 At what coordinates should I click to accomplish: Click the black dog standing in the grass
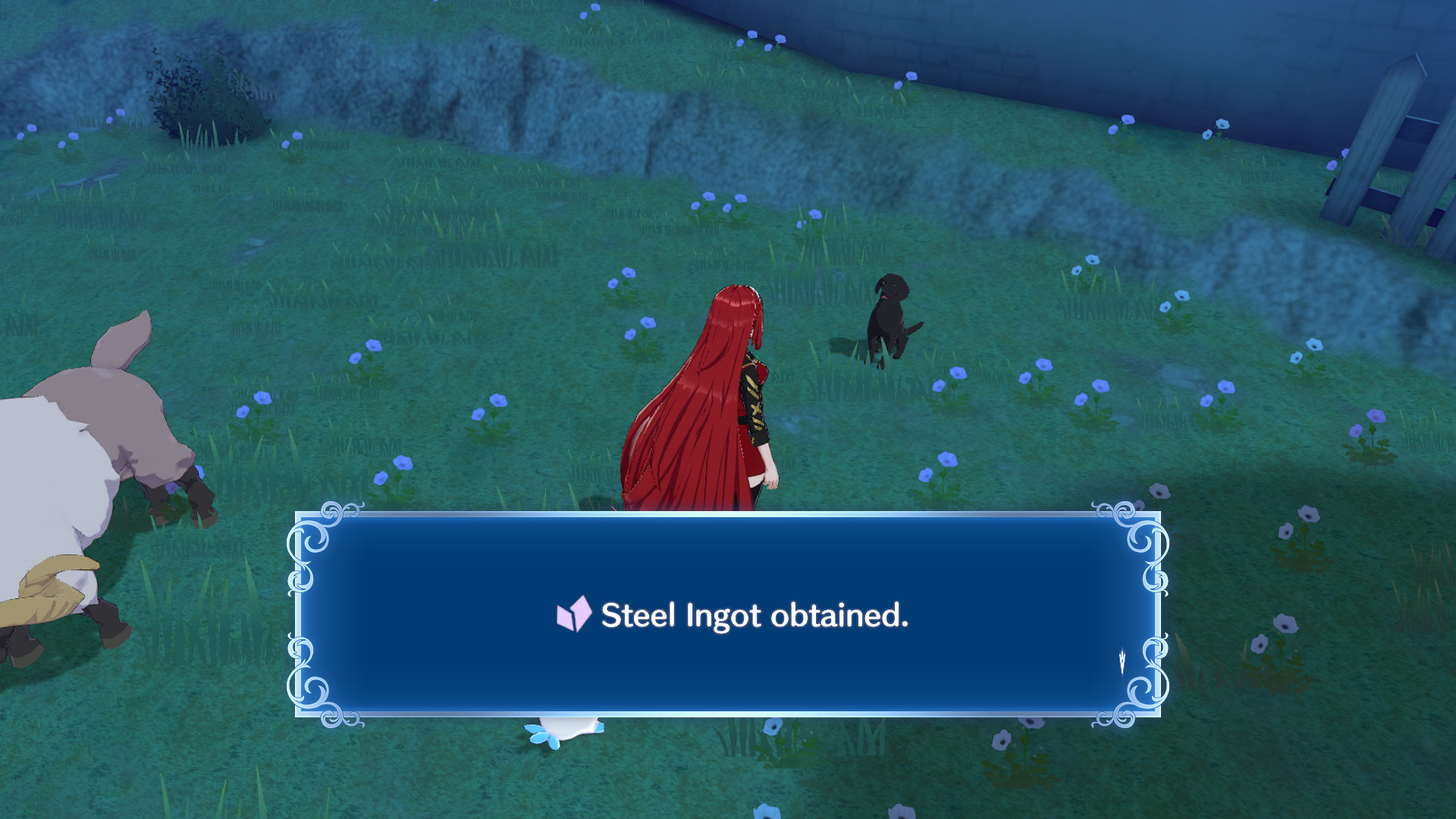891,318
